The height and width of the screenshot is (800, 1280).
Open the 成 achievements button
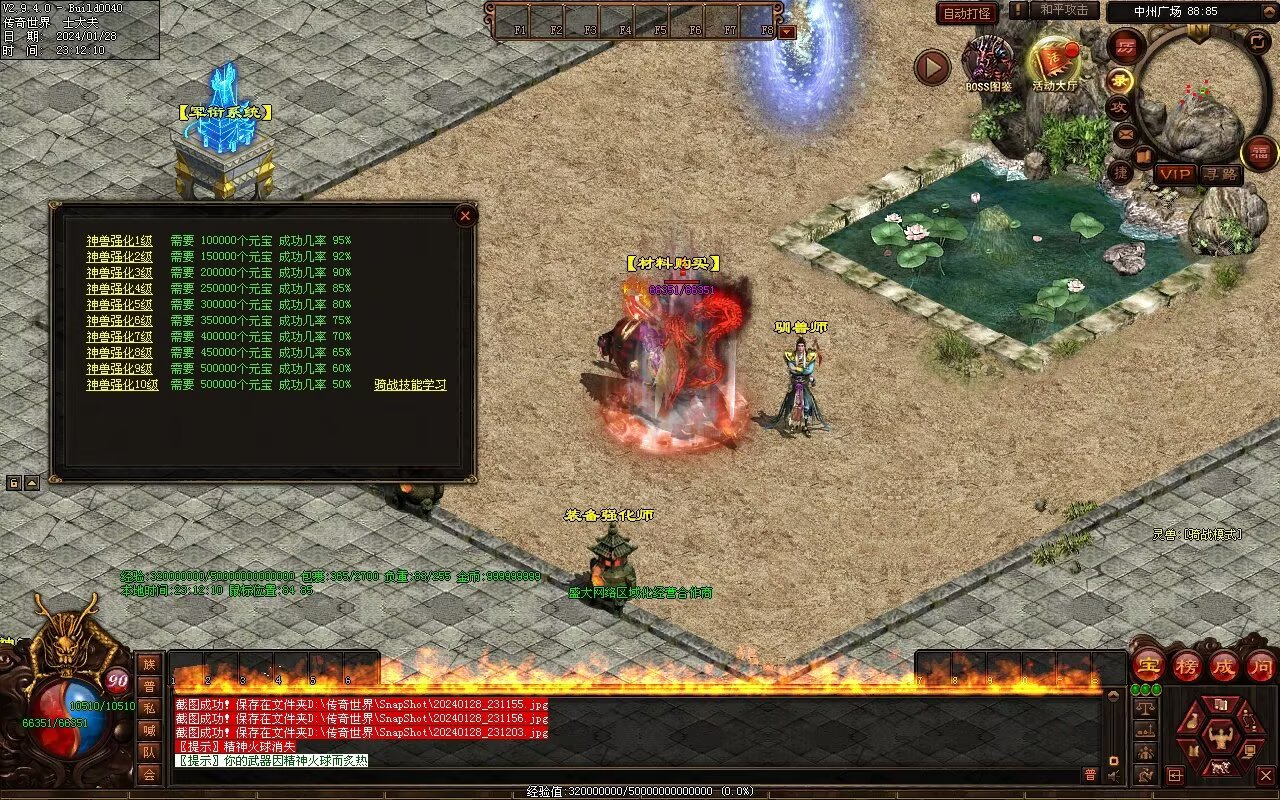pos(1224,665)
